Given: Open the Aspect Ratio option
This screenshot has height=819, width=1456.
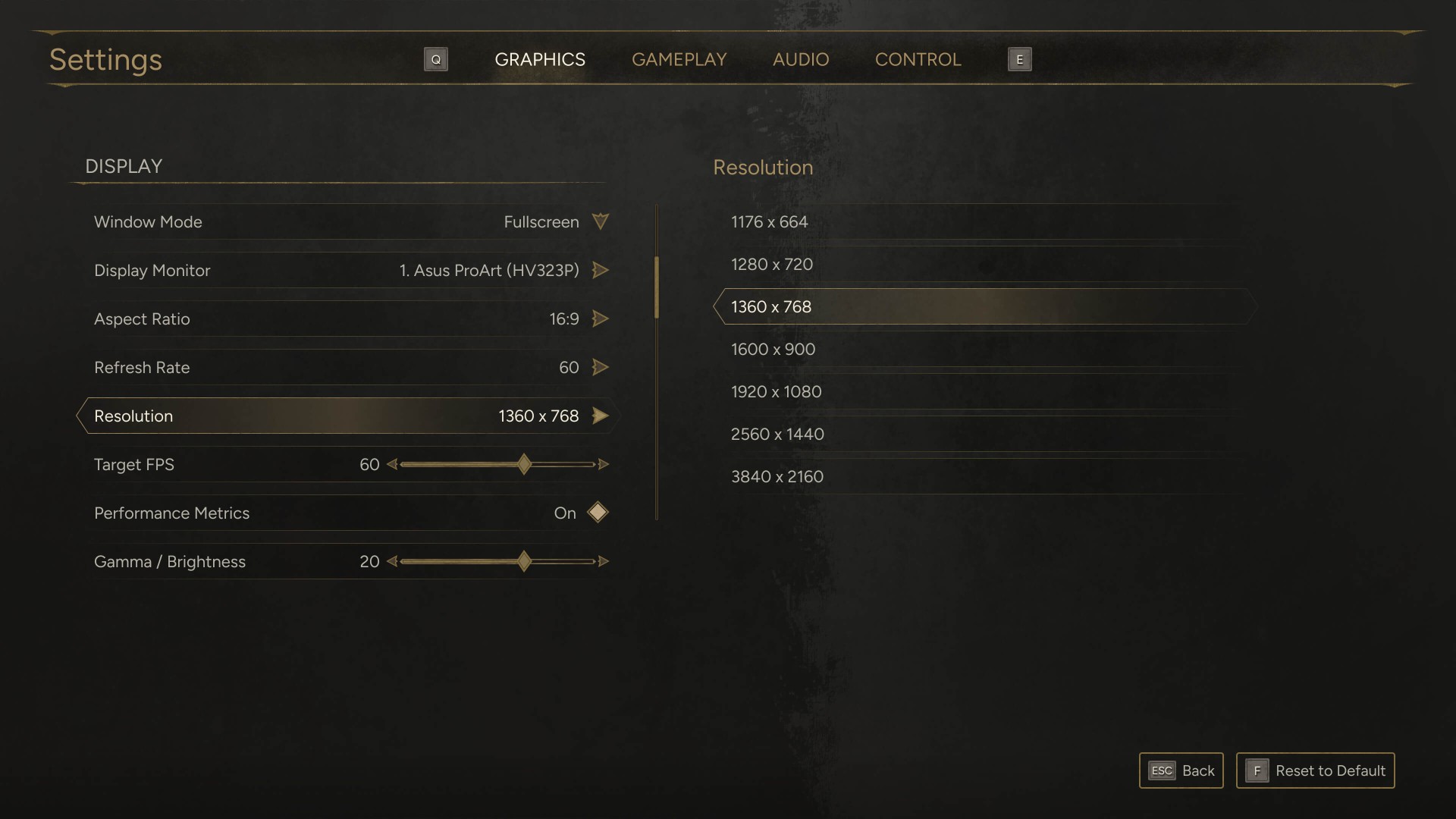Looking at the screenshot, I should pyautogui.click(x=600, y=318).
